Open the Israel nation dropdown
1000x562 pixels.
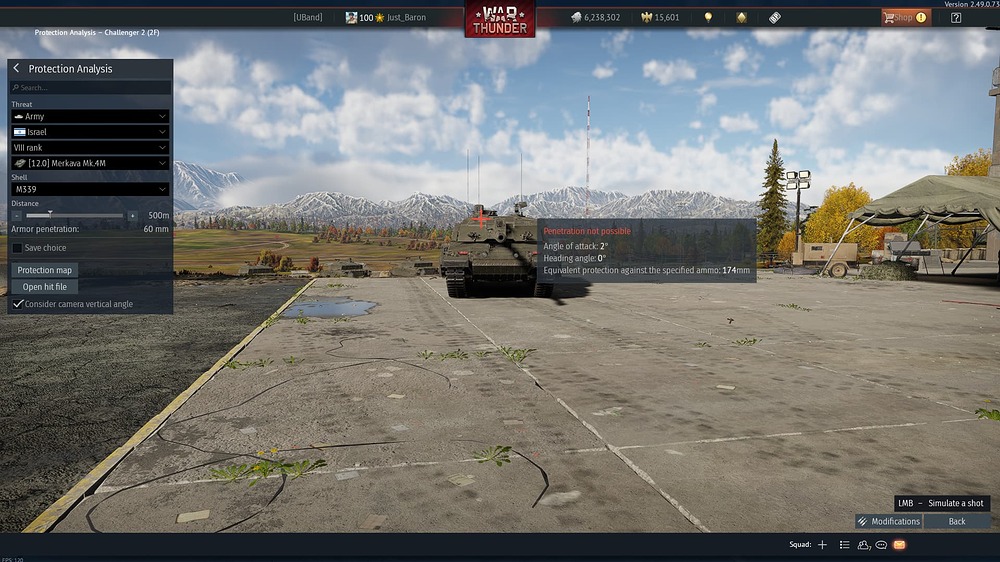tap(90, 132)
